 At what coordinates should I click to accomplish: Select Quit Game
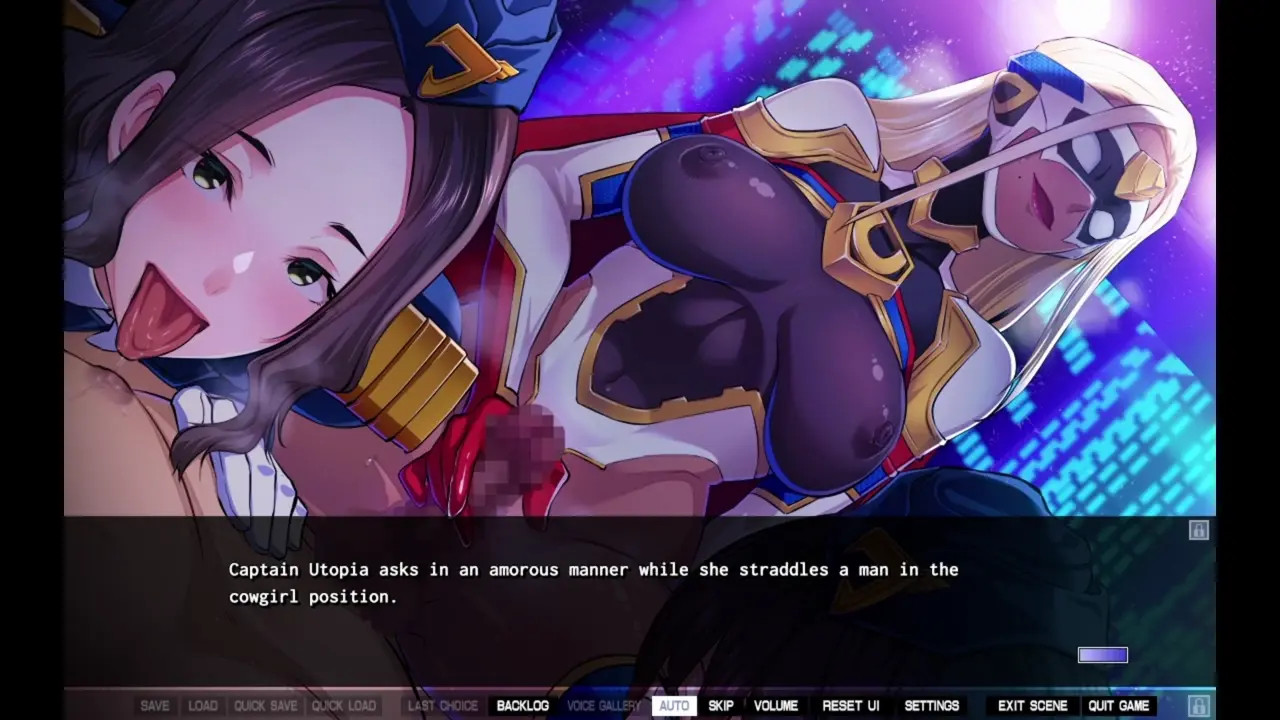click(1118, 705)
